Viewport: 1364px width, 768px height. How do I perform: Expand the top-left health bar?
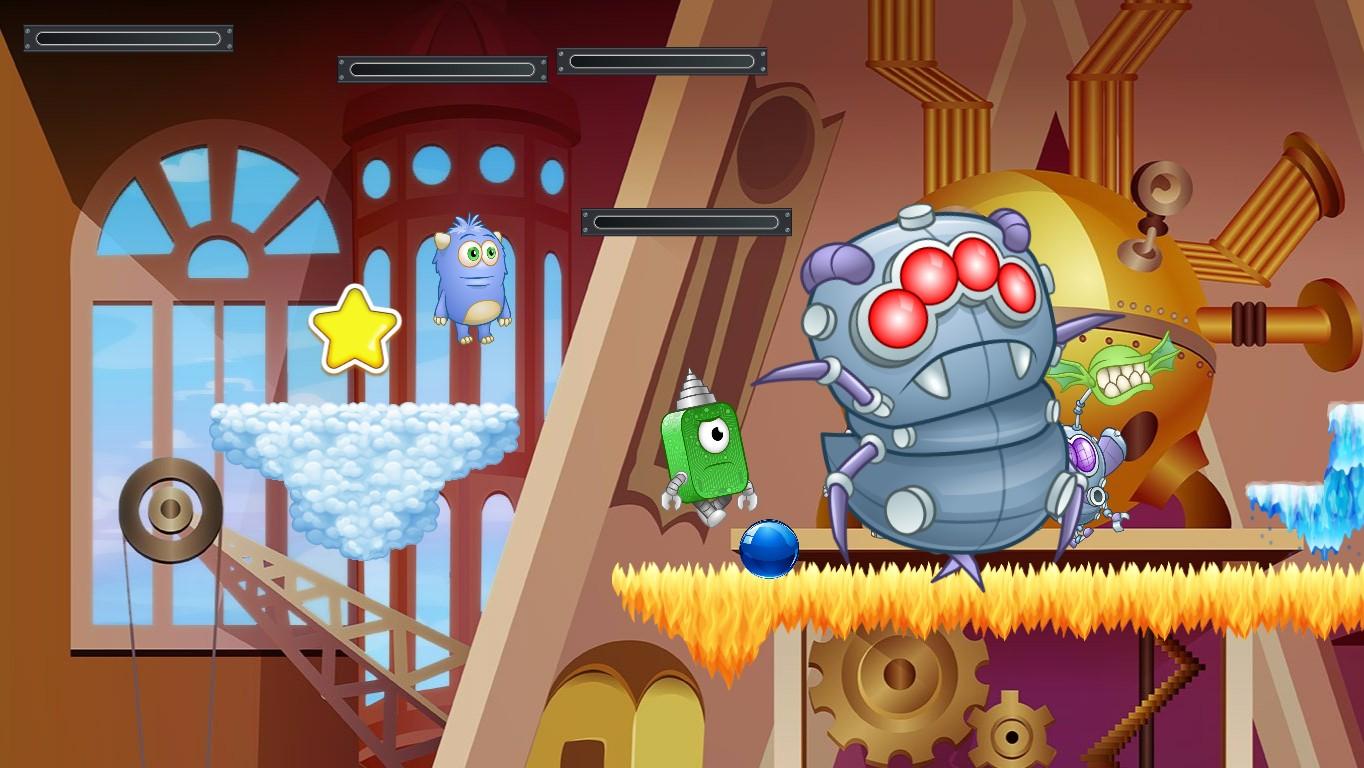128,38
